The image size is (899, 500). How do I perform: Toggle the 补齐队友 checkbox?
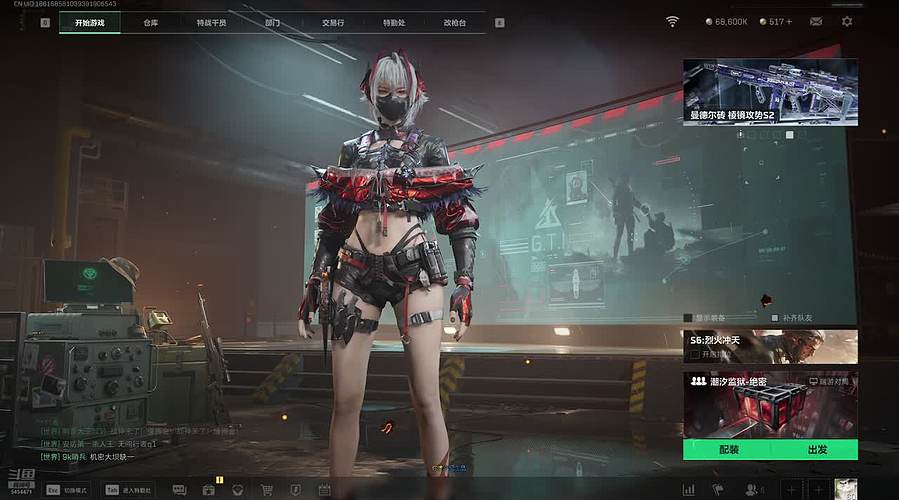(x=775, y=318)
